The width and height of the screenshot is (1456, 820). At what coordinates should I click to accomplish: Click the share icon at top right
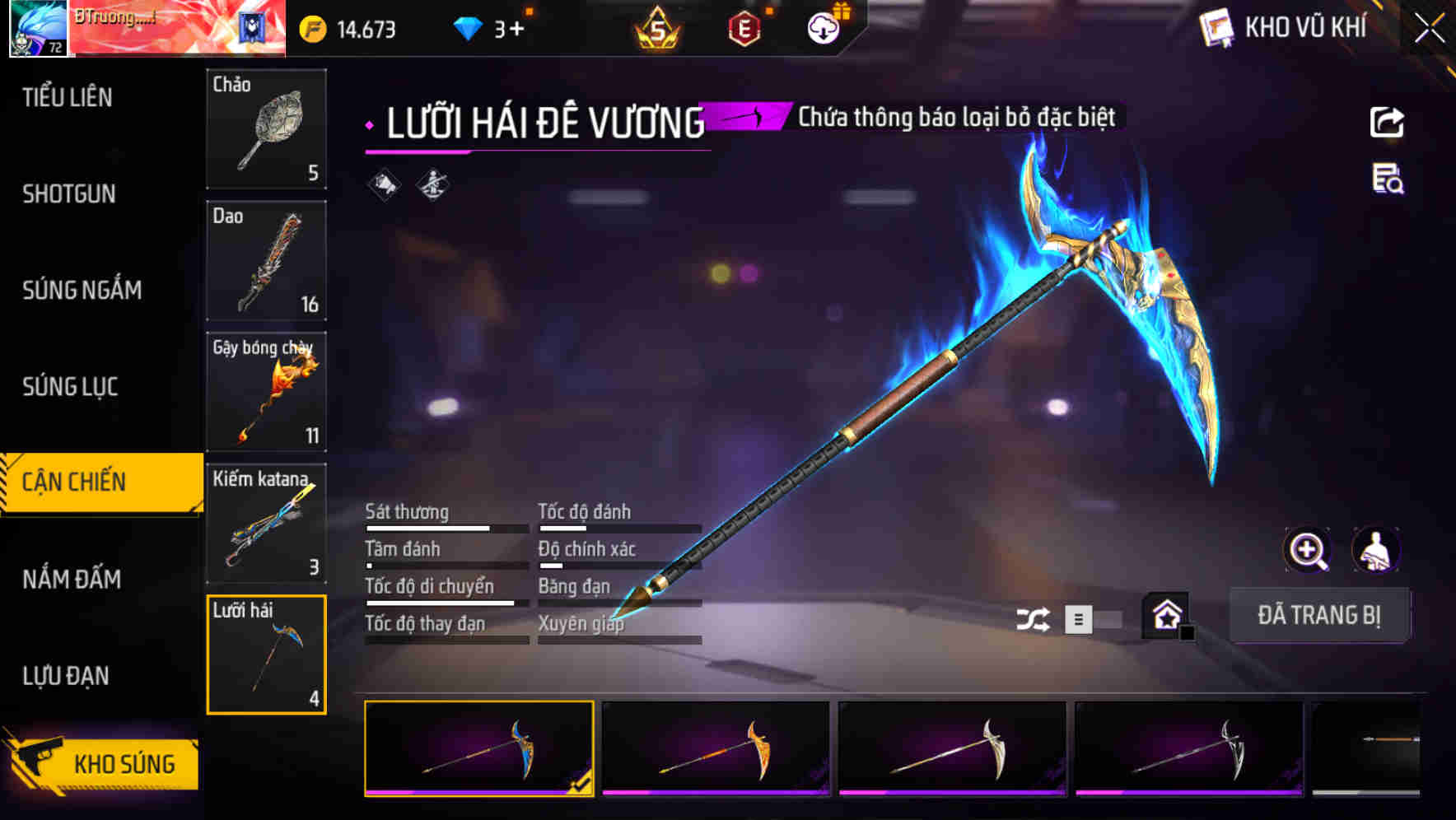(1388, 122)
